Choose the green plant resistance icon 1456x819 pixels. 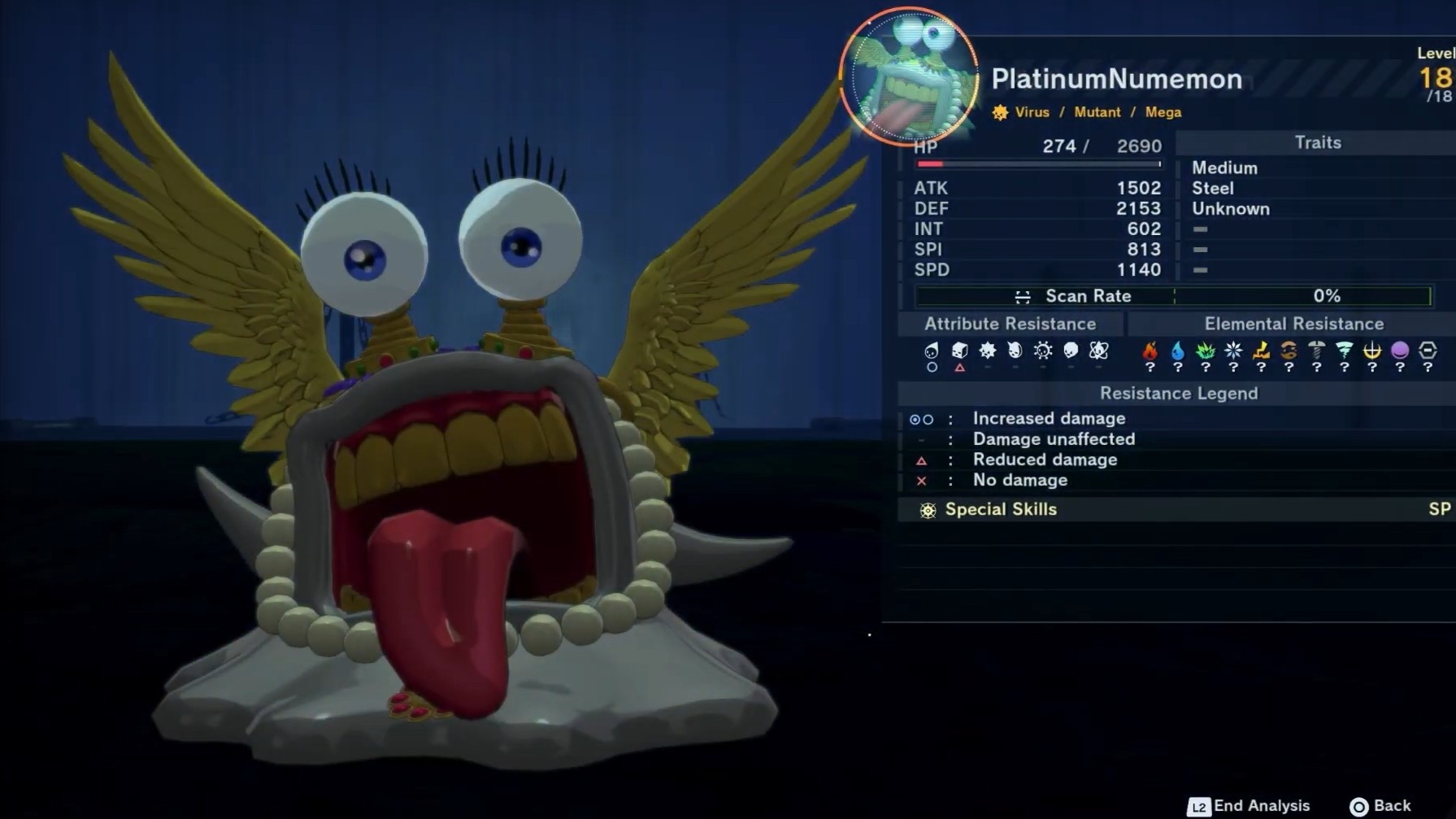pos(1205,351)
